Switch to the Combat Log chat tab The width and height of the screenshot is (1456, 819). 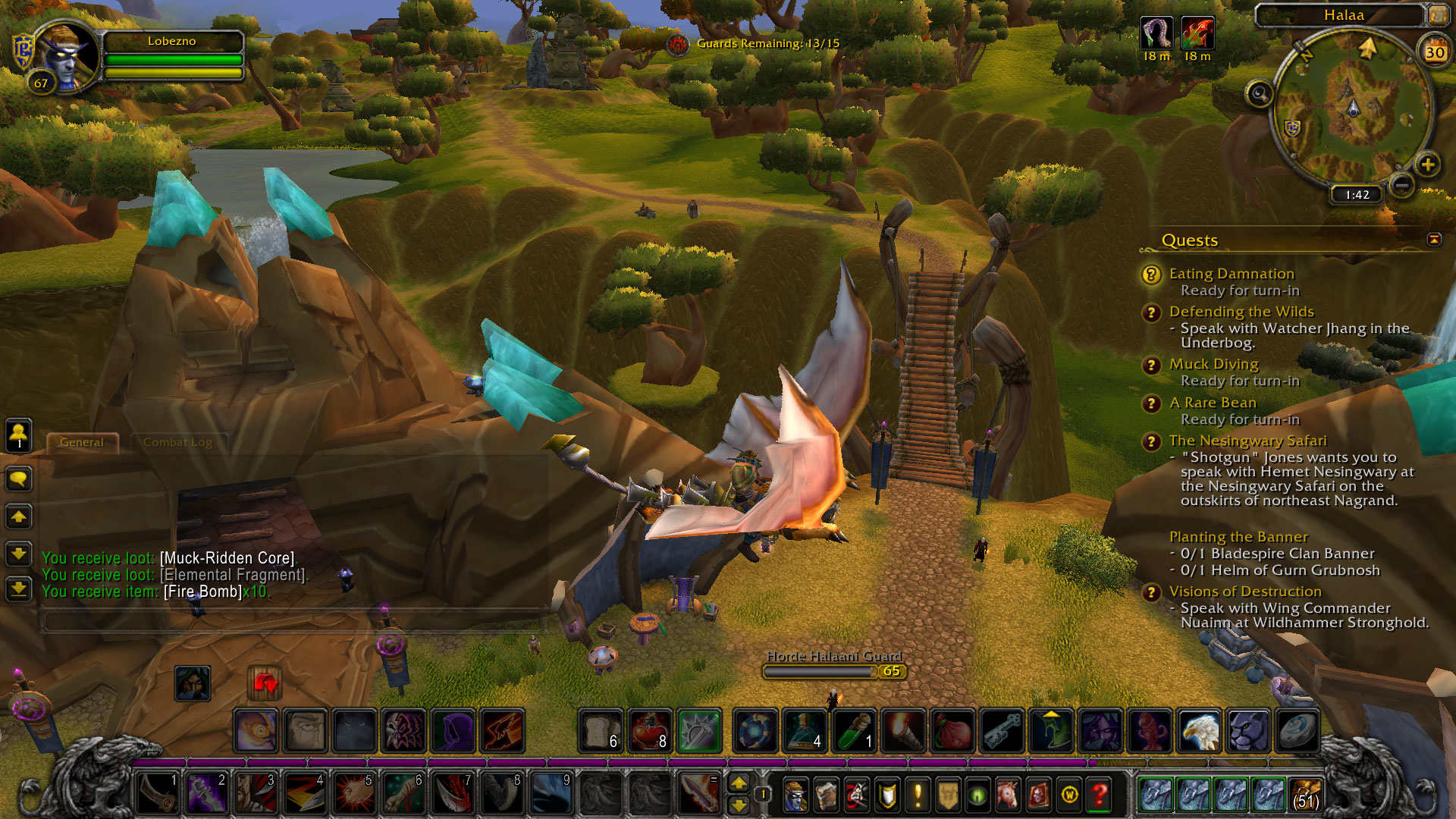pyautogui.click(x=177, y=442)
